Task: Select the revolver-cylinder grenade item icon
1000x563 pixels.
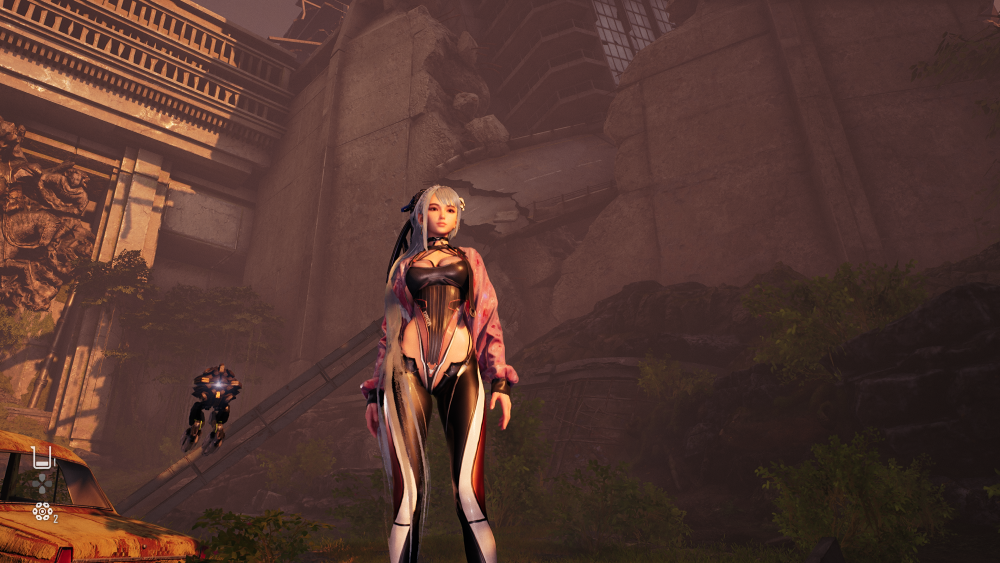Action: (42, 511)
